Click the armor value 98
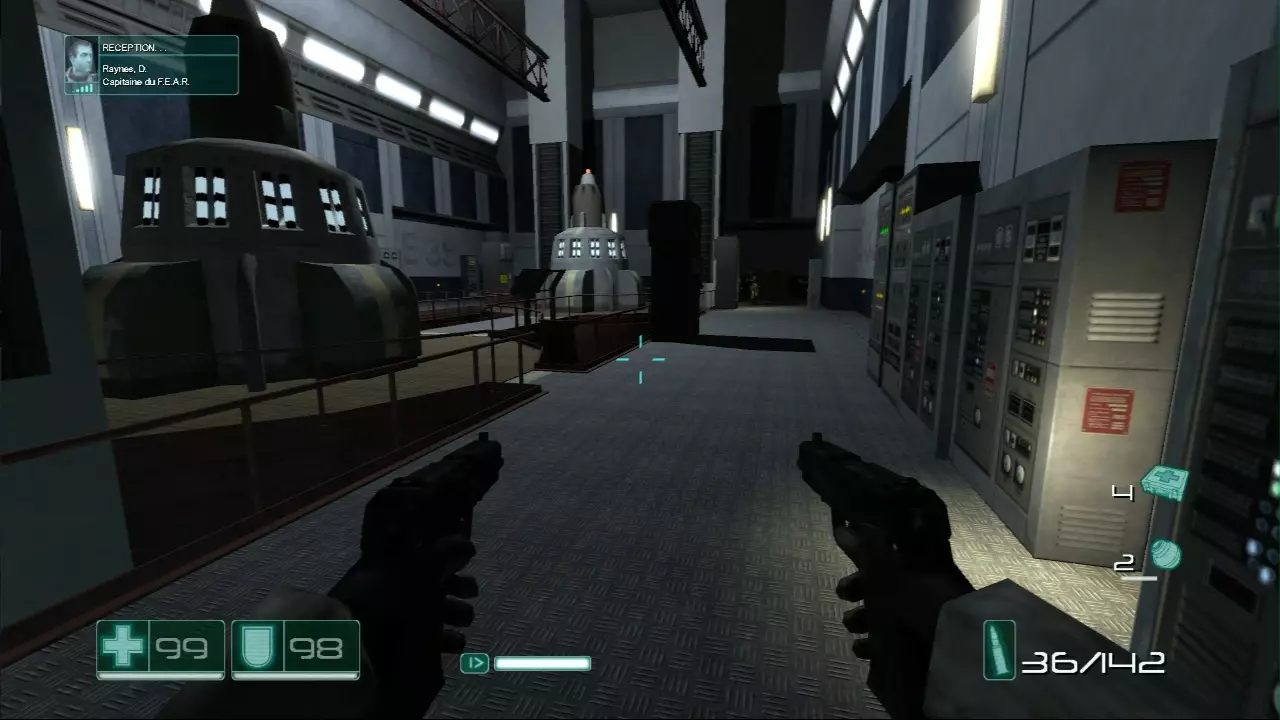Image resolution: width=1280 pixels, height=720 pixels. coord(317,648)
